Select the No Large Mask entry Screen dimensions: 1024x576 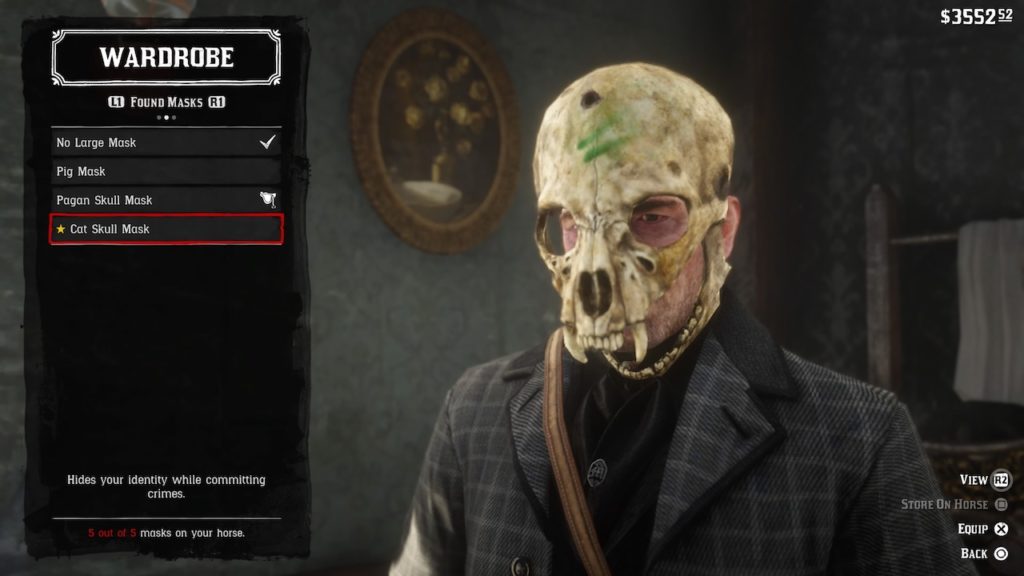166,143
